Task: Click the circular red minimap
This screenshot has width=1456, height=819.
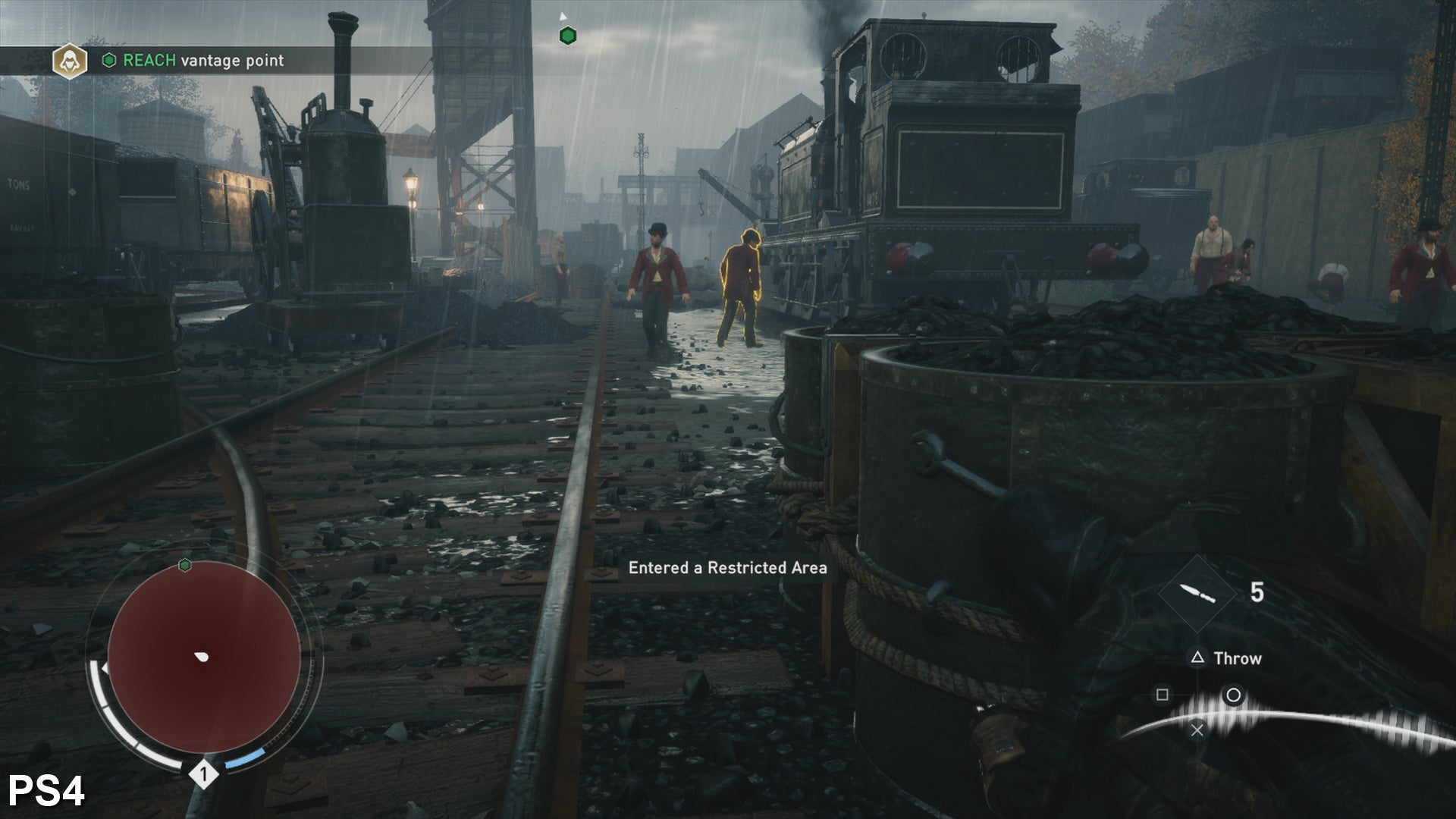Action: coord(203,657)
